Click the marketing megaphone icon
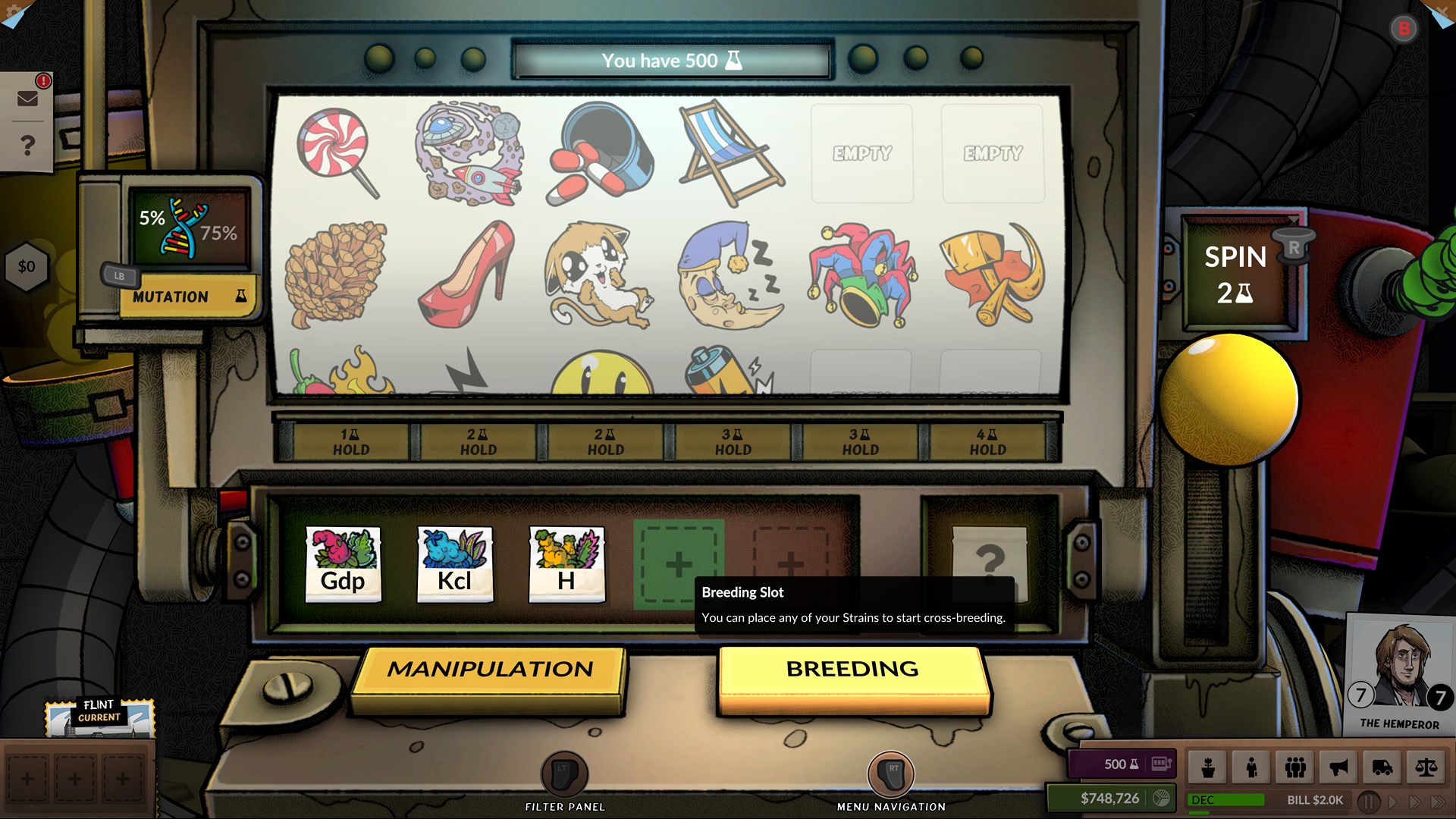 tap(1338, 767)
